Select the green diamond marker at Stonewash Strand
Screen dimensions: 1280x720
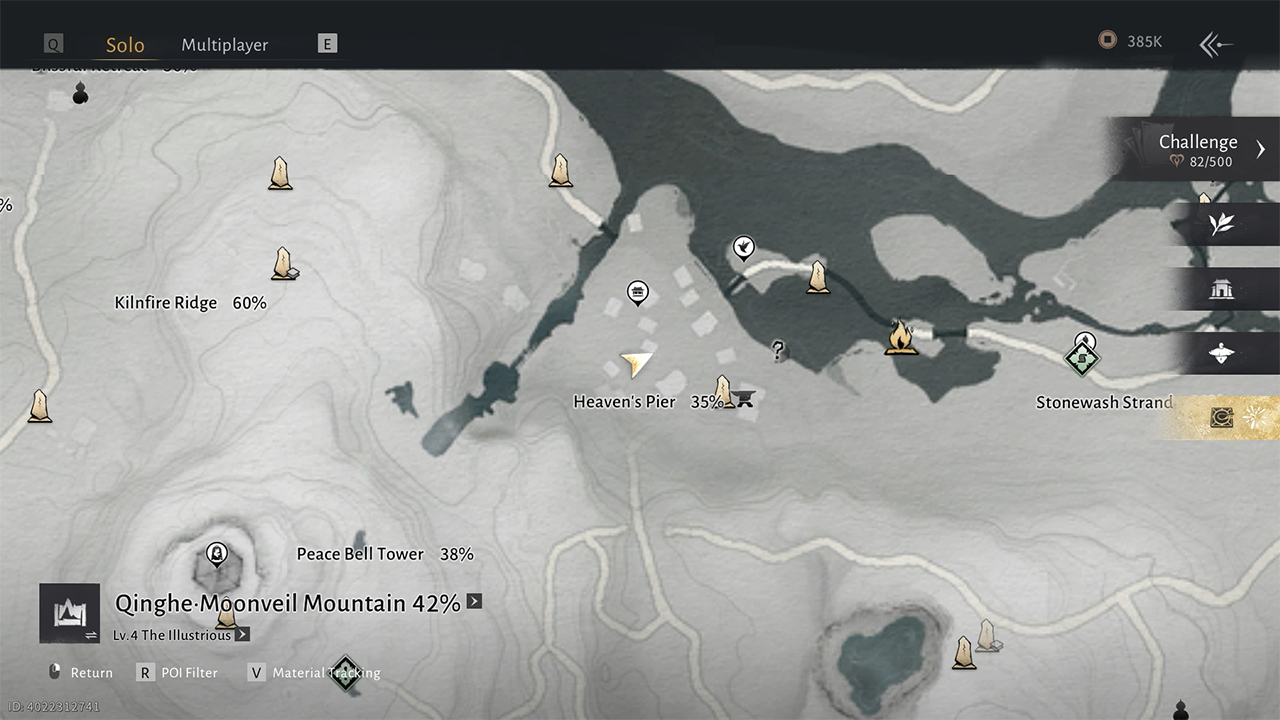(x=1081, y=360)
